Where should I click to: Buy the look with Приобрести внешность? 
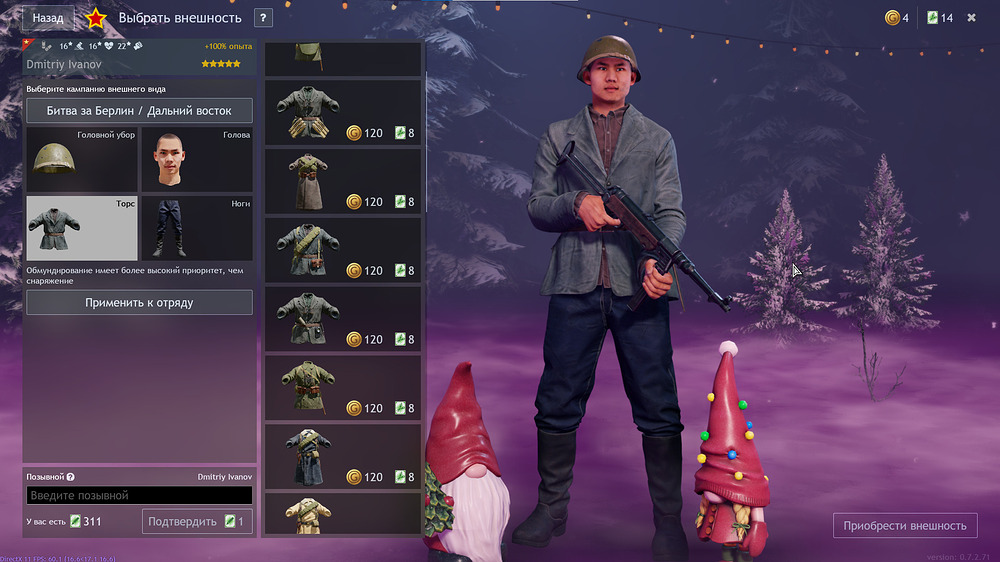point(904,525)
